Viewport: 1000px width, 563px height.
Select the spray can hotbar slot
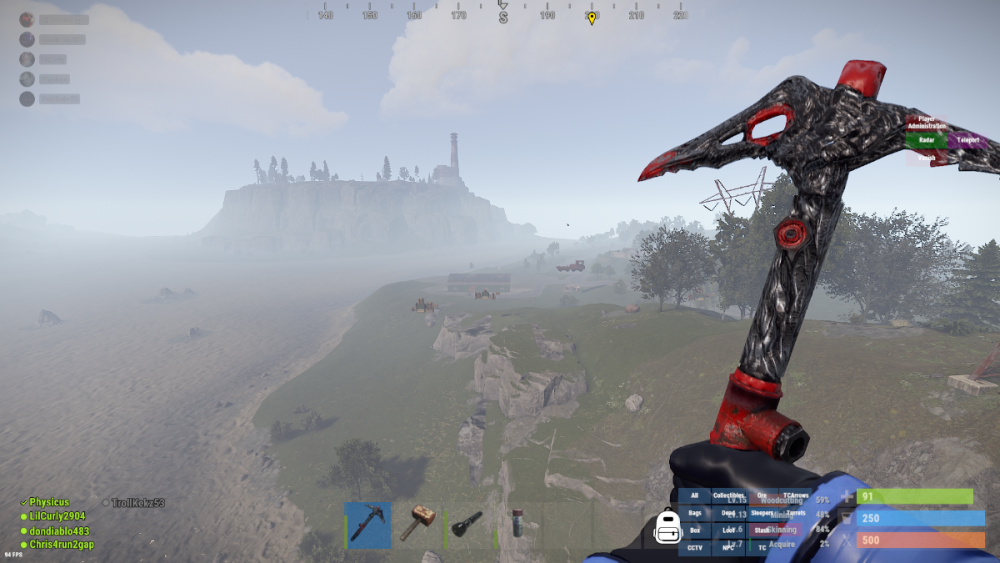[517, 525]
